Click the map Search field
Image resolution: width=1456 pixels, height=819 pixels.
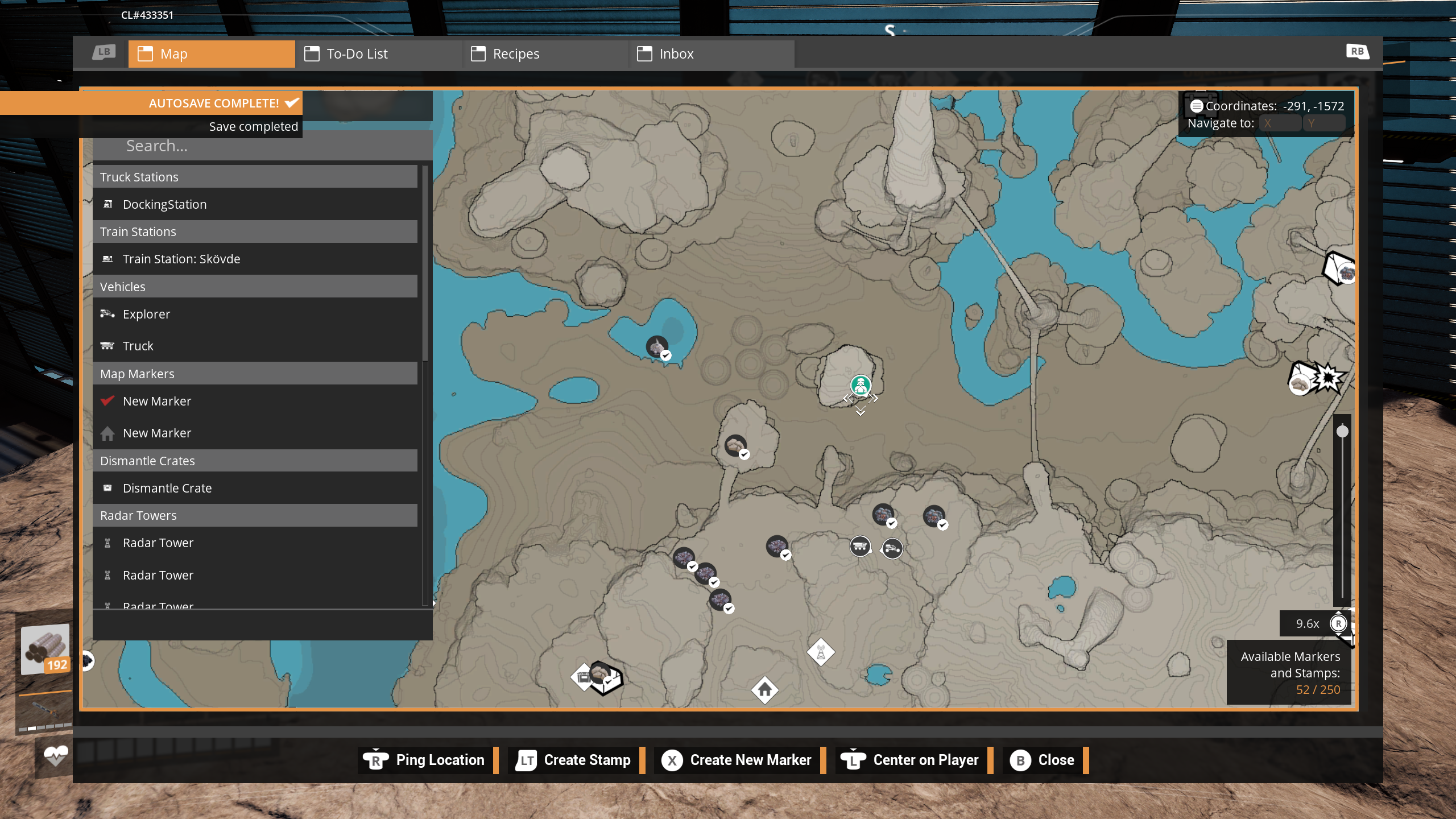(262, 146)
